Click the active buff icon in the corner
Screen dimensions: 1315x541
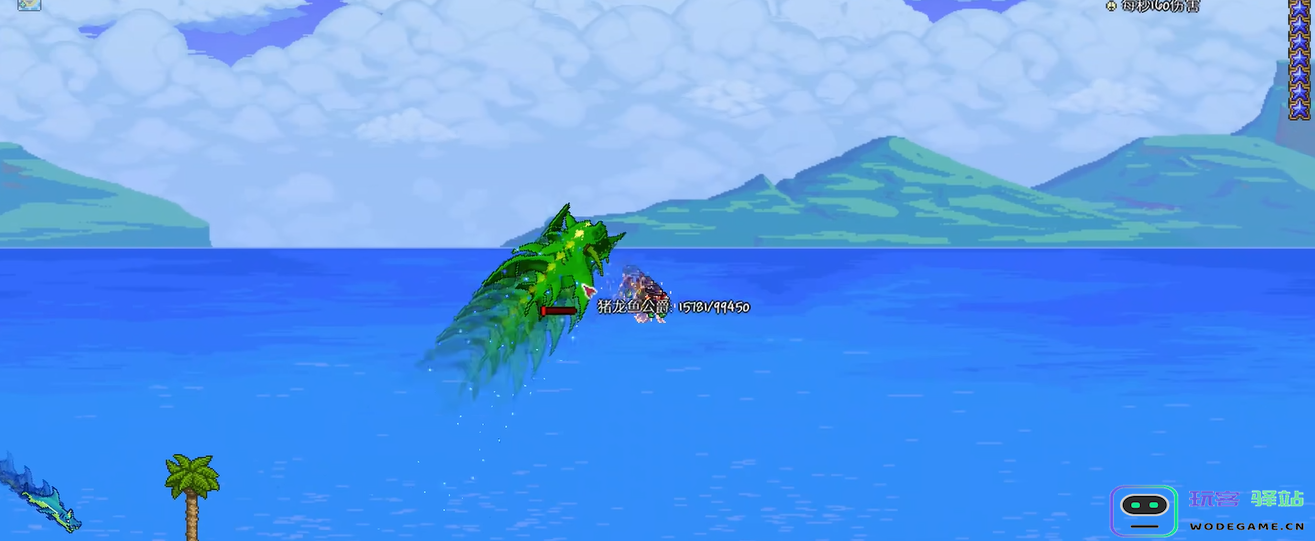coord(29,5)
